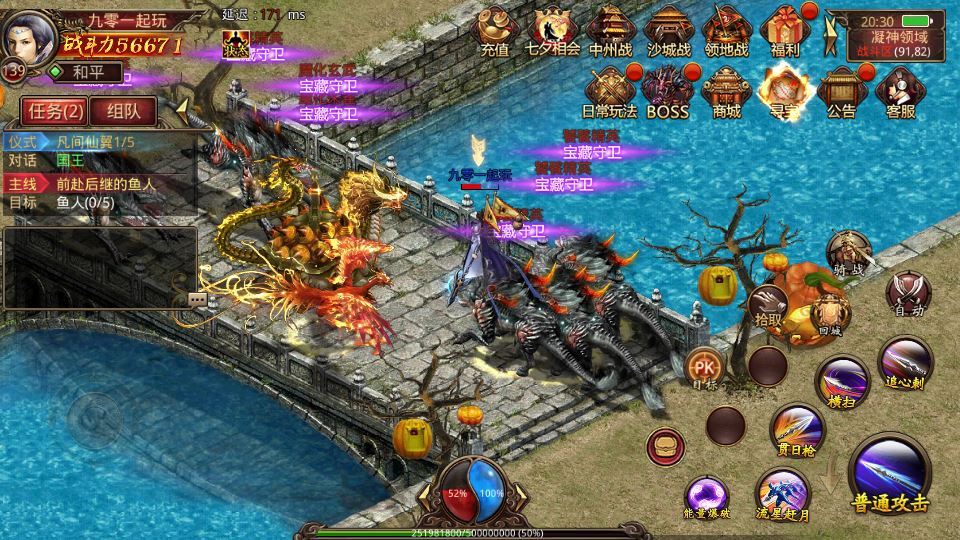960x540 pixels.
Task: Open the chat bubble icon
Action: pyautogui.click(x=197, y=298)
